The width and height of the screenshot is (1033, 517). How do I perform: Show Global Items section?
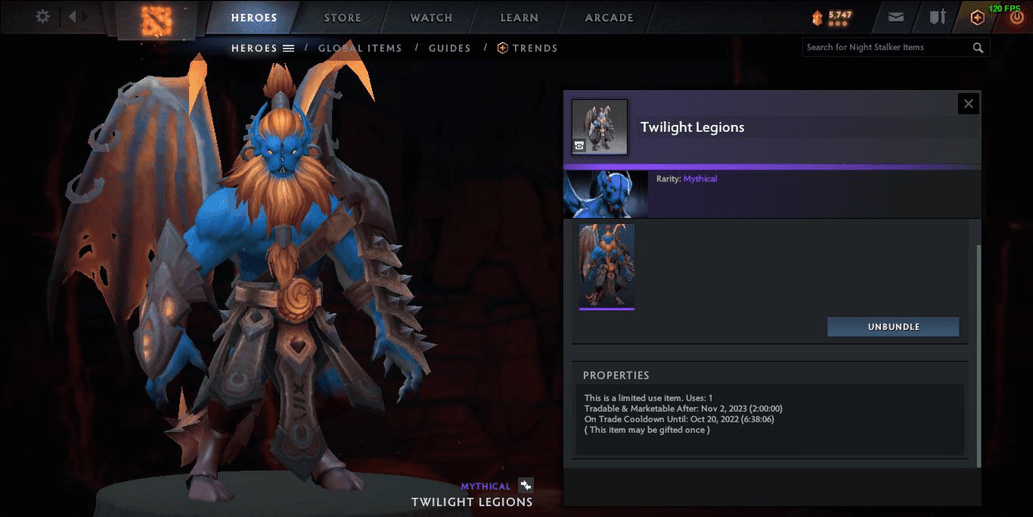(x=360, y=48)
